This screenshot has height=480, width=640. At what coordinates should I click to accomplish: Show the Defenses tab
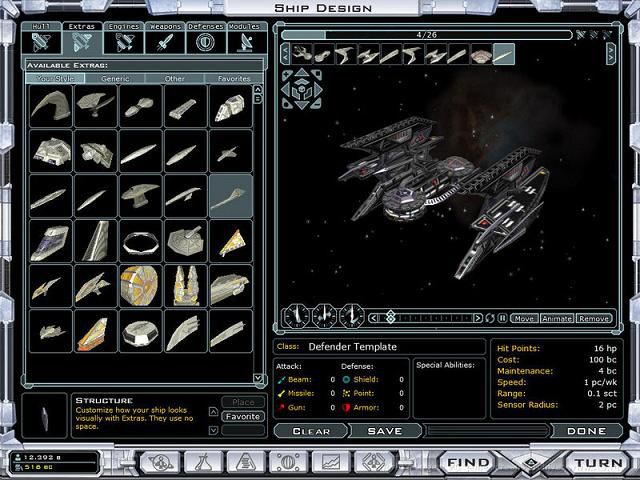(x=205, y=38)
